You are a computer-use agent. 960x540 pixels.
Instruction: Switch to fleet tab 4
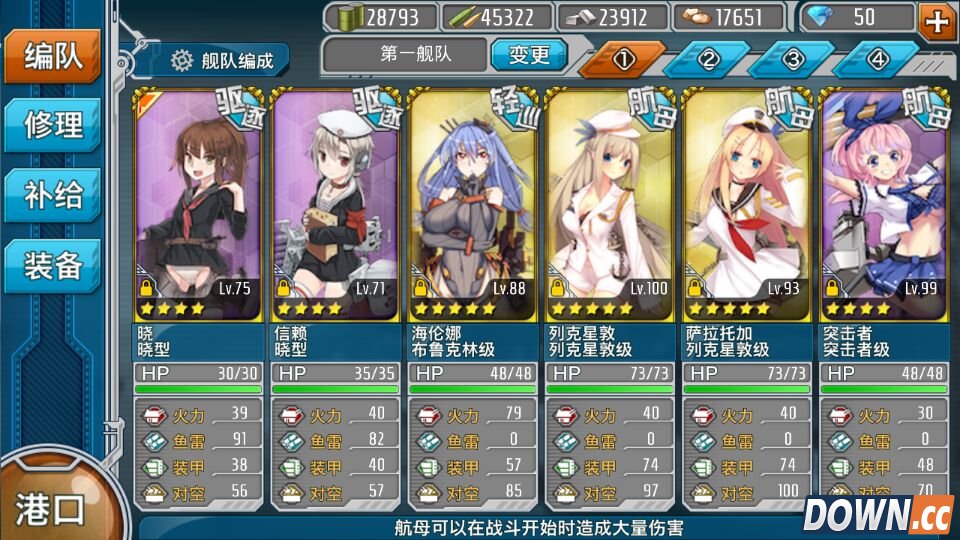(x=877, y=59)
